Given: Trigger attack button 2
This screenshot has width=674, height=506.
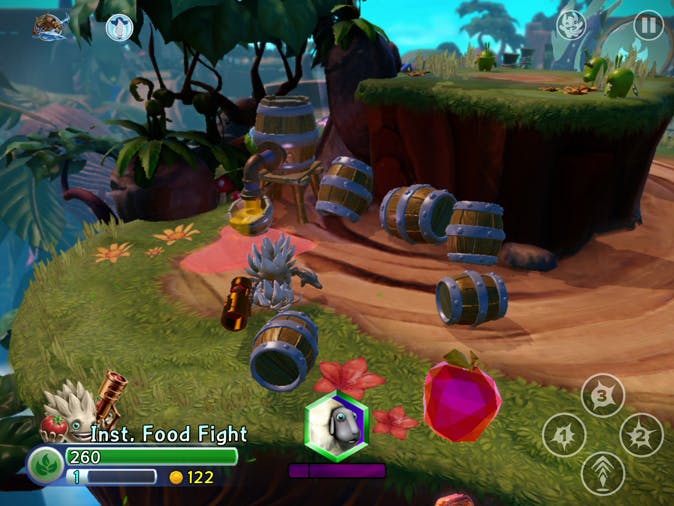Looking at the screenshot, I should pos(641,435).
